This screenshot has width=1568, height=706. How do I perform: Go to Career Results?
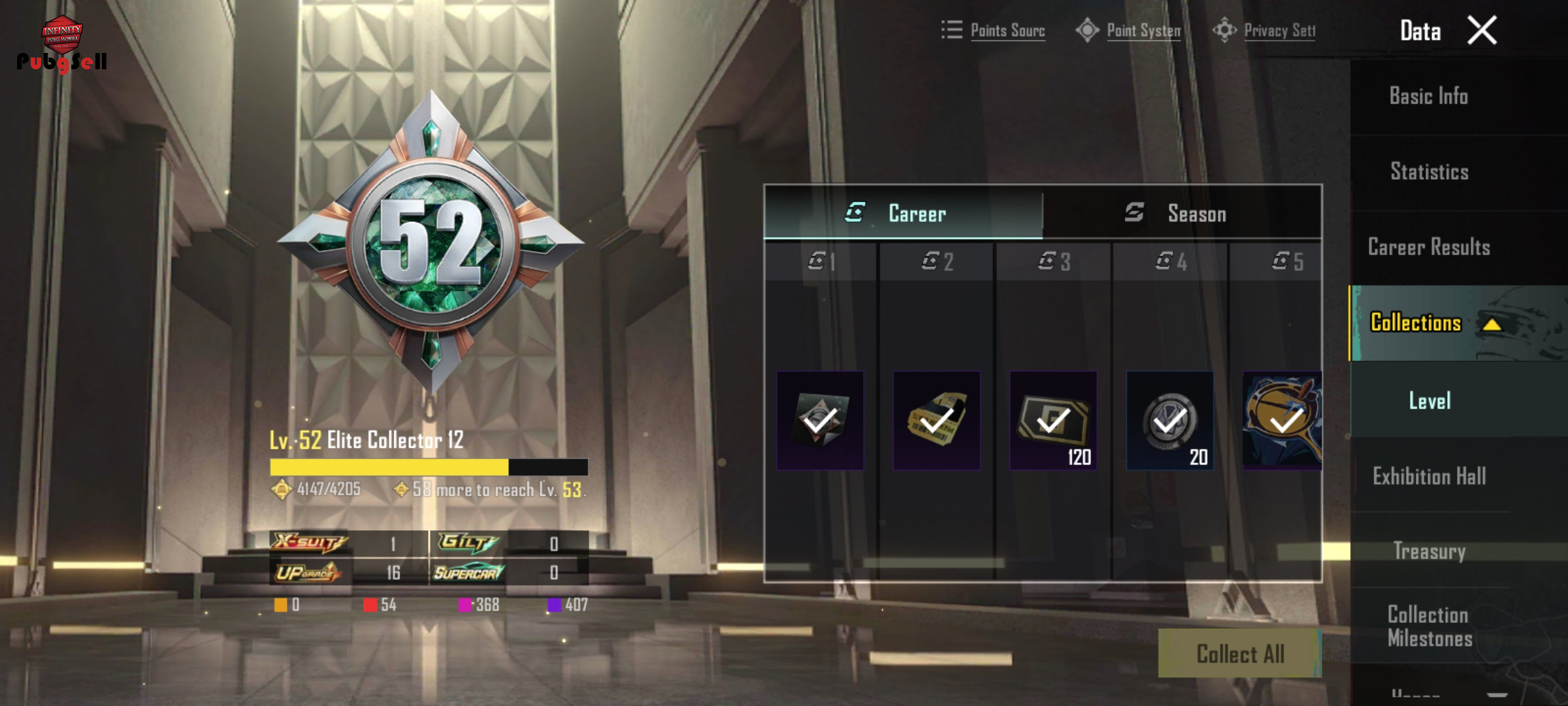1429,247
